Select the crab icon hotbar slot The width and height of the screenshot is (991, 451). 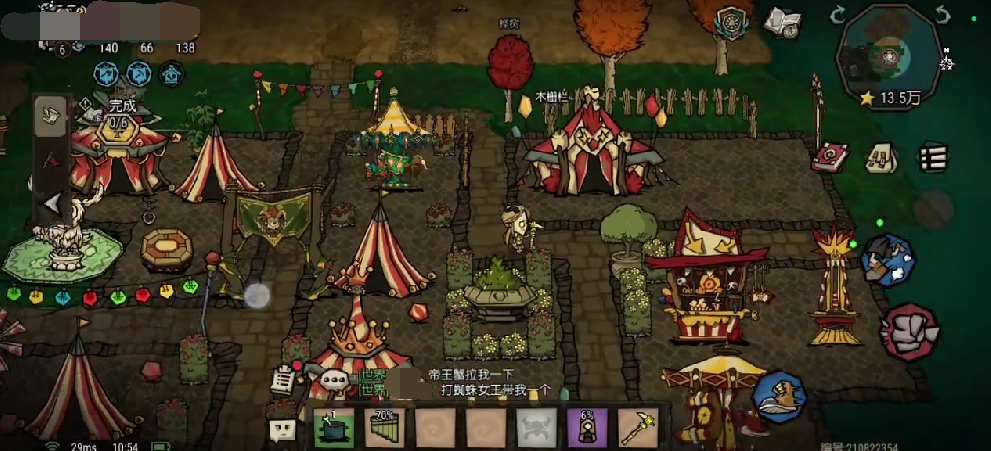[x=535, y=430]
